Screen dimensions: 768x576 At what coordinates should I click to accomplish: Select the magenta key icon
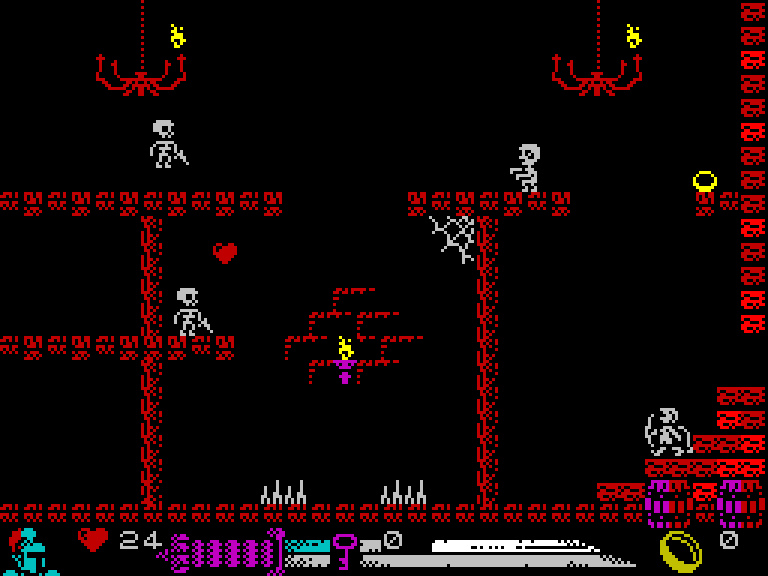coord(345,549)
